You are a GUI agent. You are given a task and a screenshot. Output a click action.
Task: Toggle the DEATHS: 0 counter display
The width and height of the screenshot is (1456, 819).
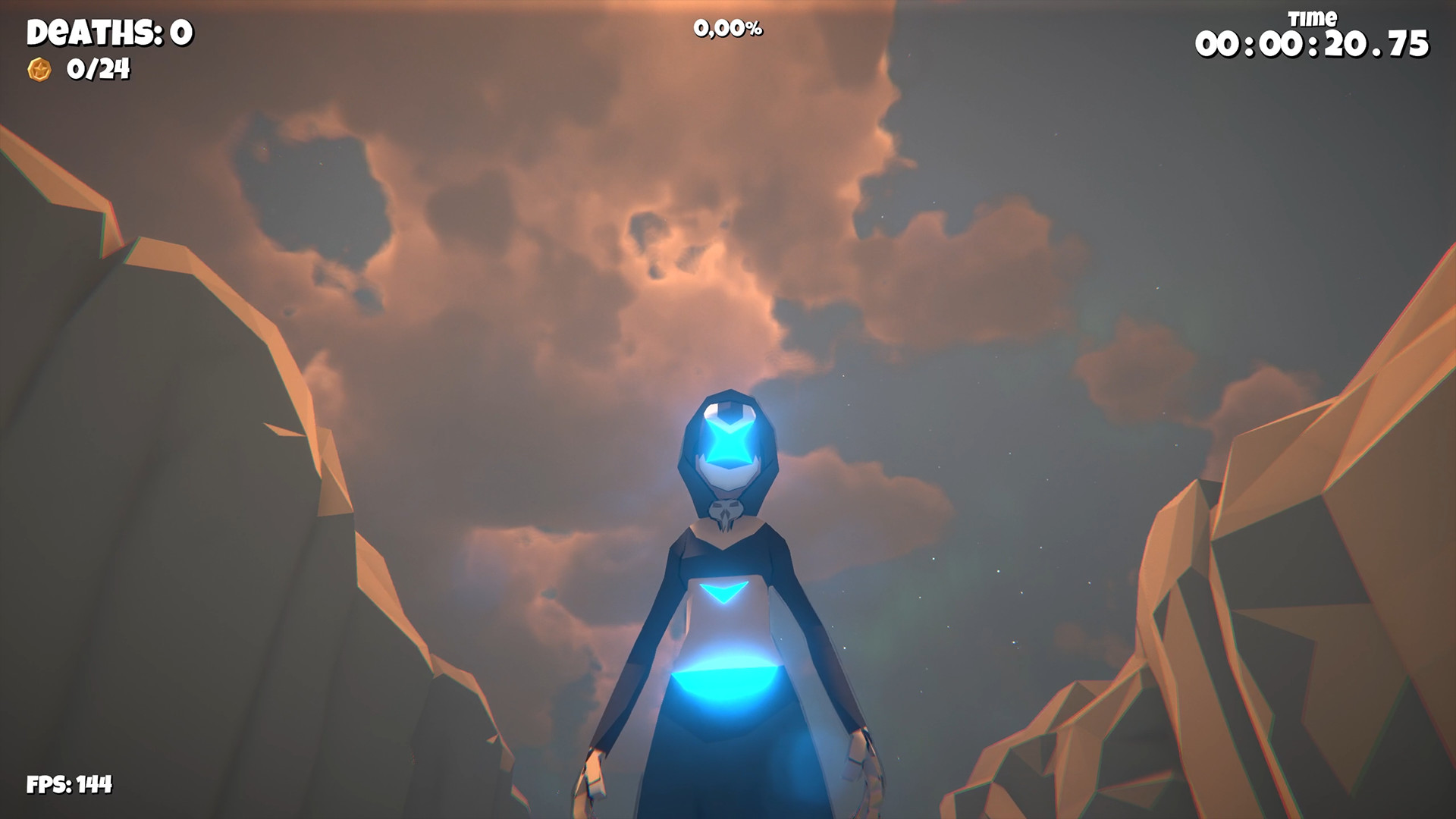point(106,32)
